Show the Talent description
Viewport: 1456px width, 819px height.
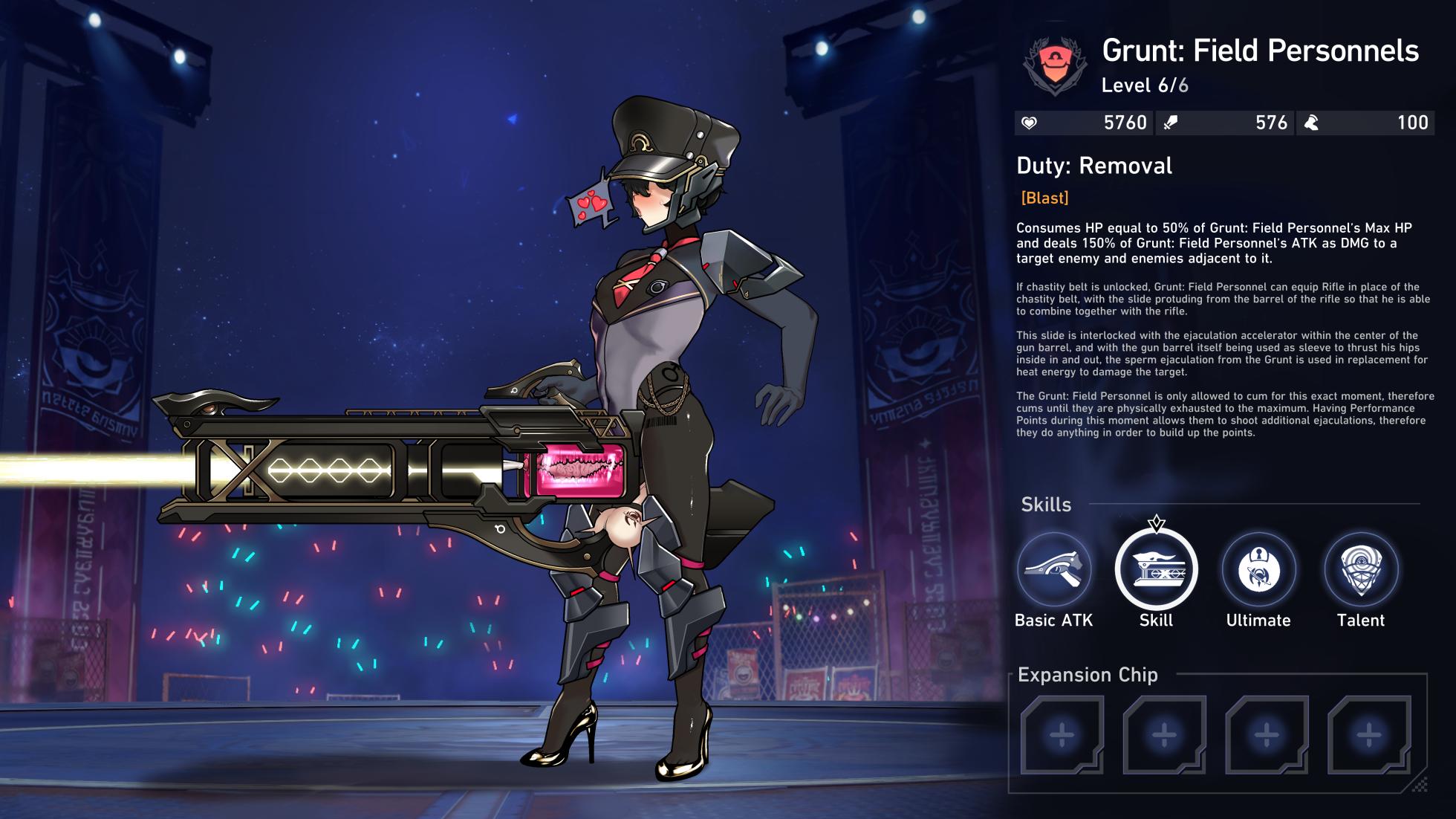coord(1361,570)
